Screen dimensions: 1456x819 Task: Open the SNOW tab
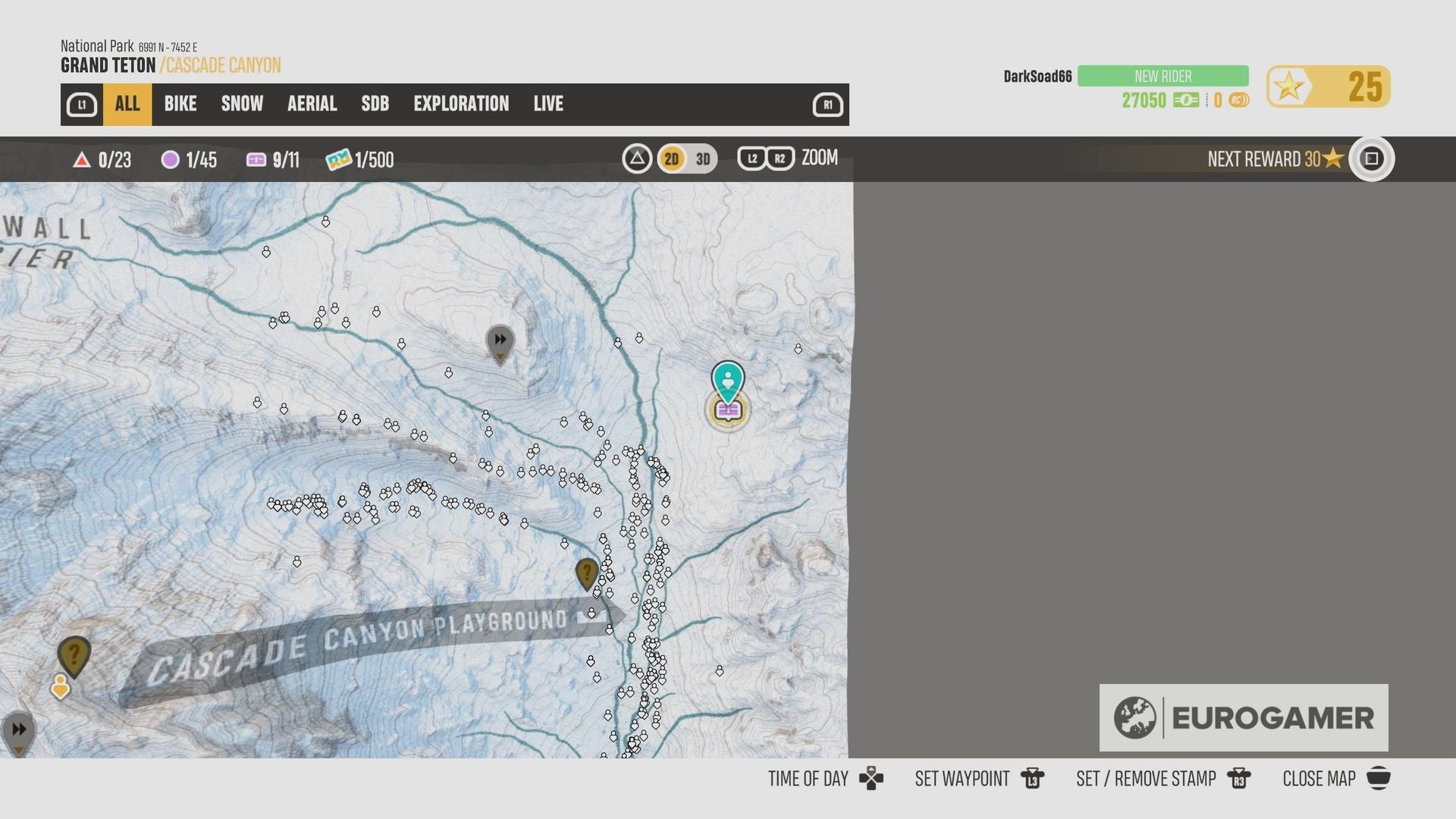click(241, 104)
